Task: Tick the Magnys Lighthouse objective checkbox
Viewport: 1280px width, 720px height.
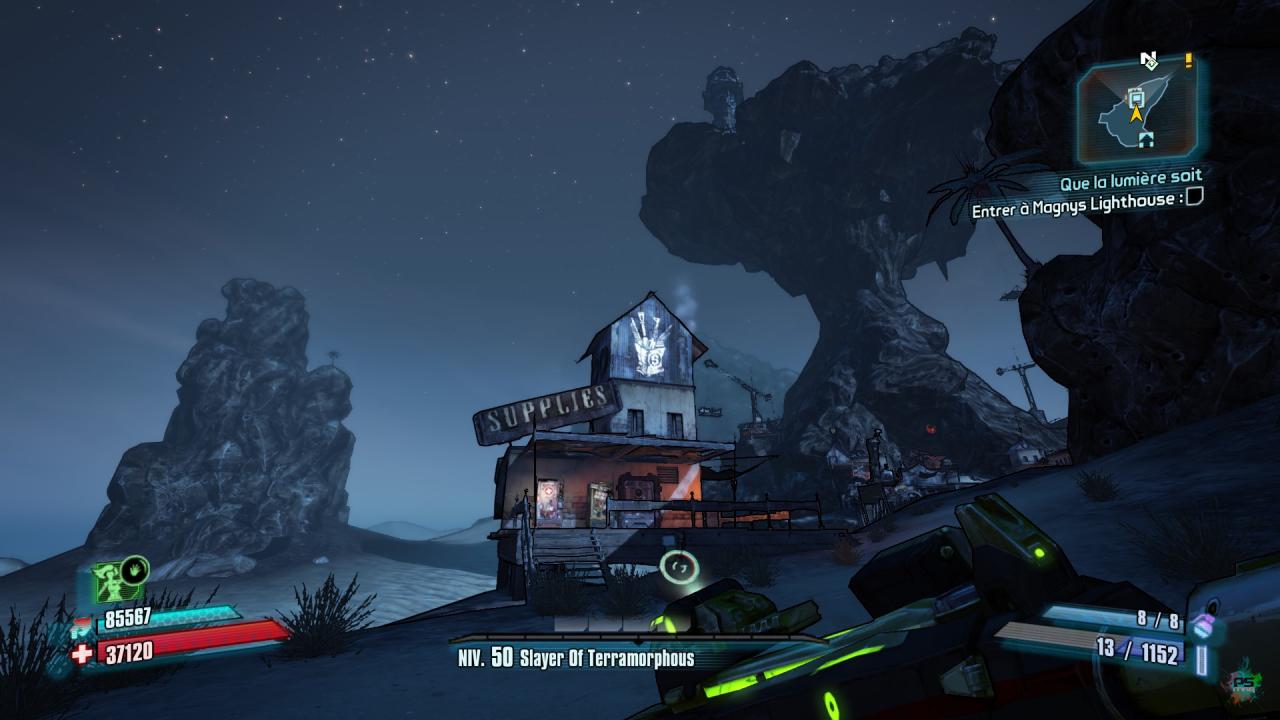Action: click(x=1193, y=198)
